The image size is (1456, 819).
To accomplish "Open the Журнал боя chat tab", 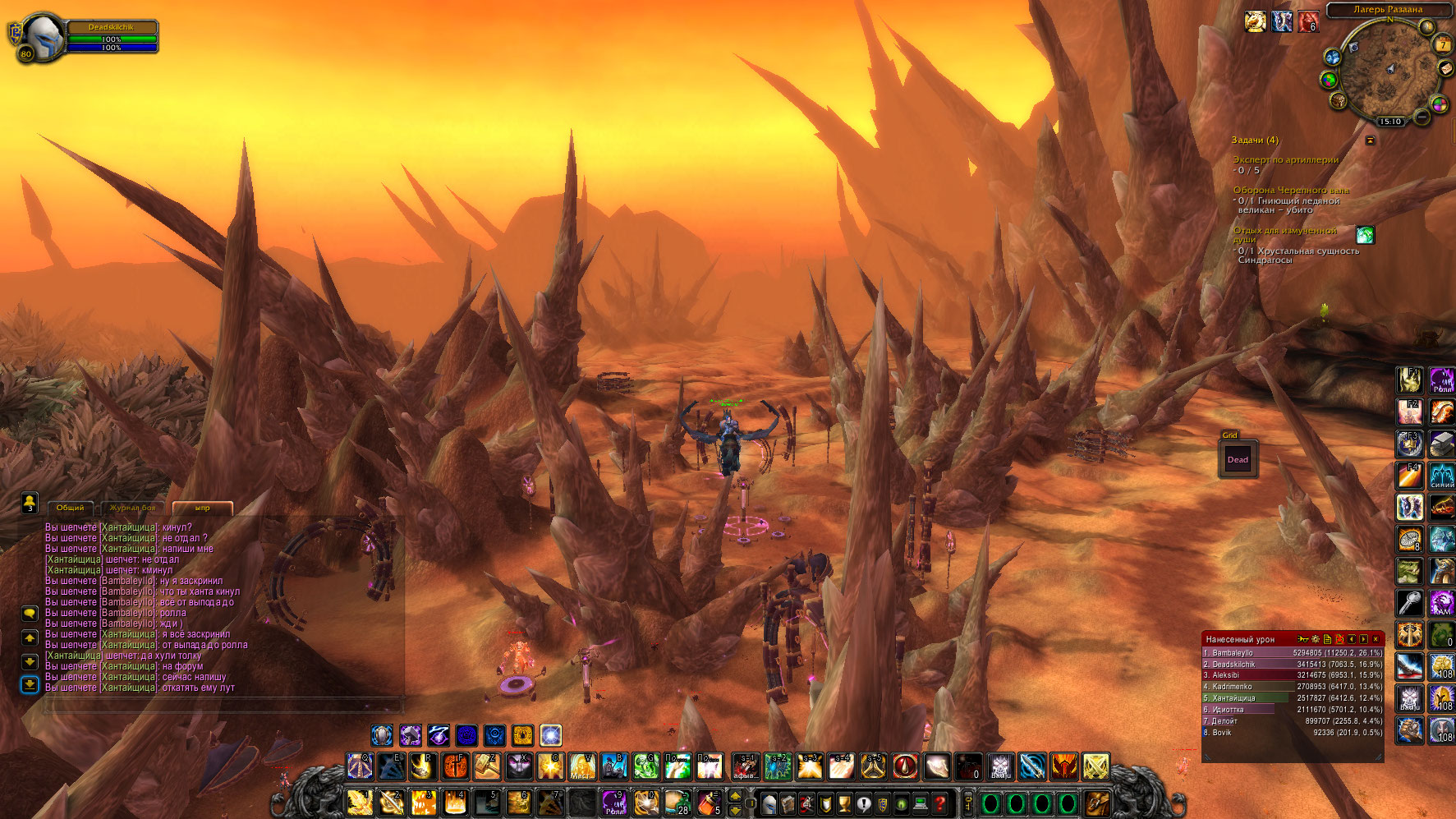I will pos(132,508).
